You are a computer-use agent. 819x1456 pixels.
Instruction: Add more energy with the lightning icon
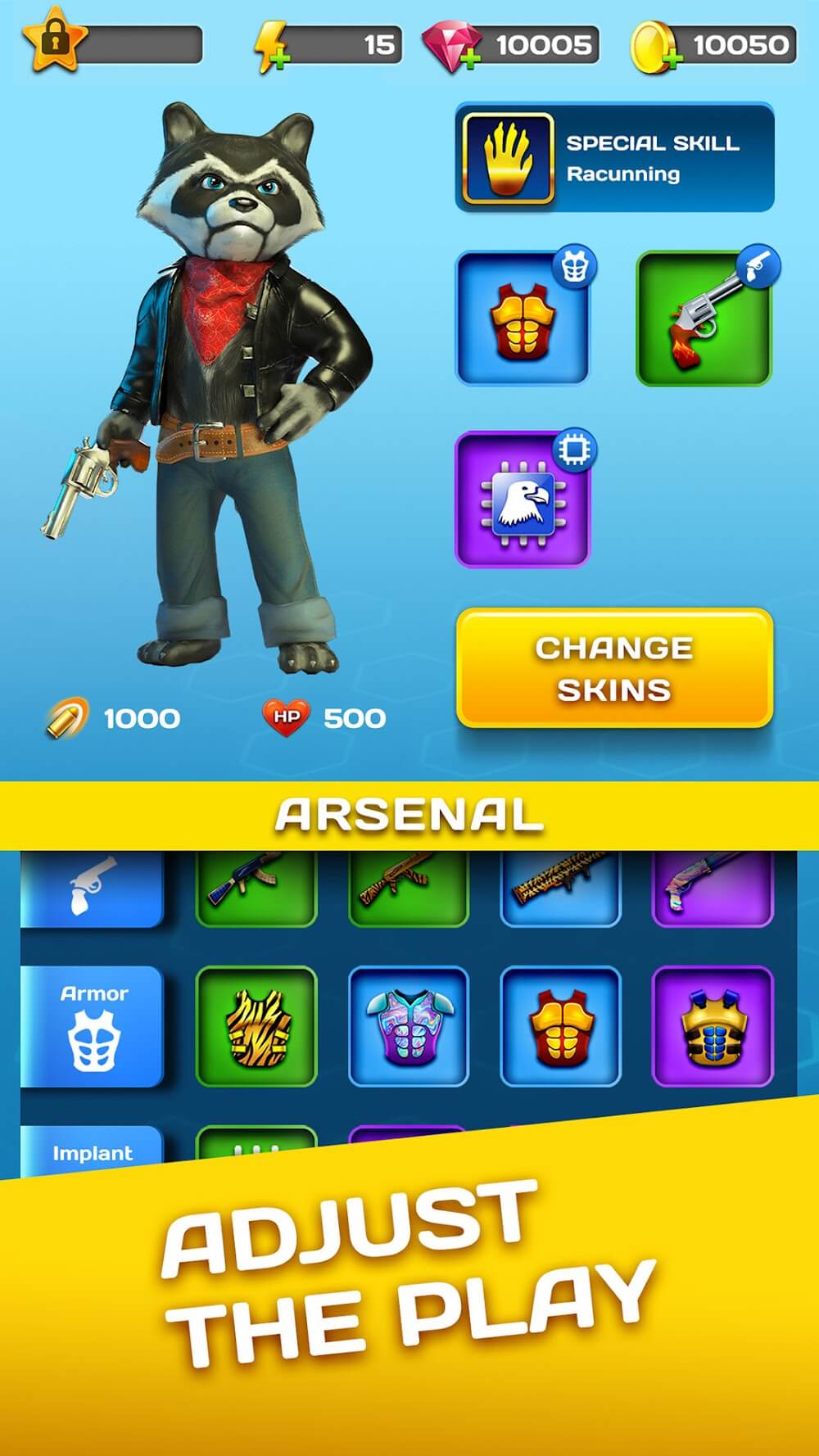pos(271,47)
